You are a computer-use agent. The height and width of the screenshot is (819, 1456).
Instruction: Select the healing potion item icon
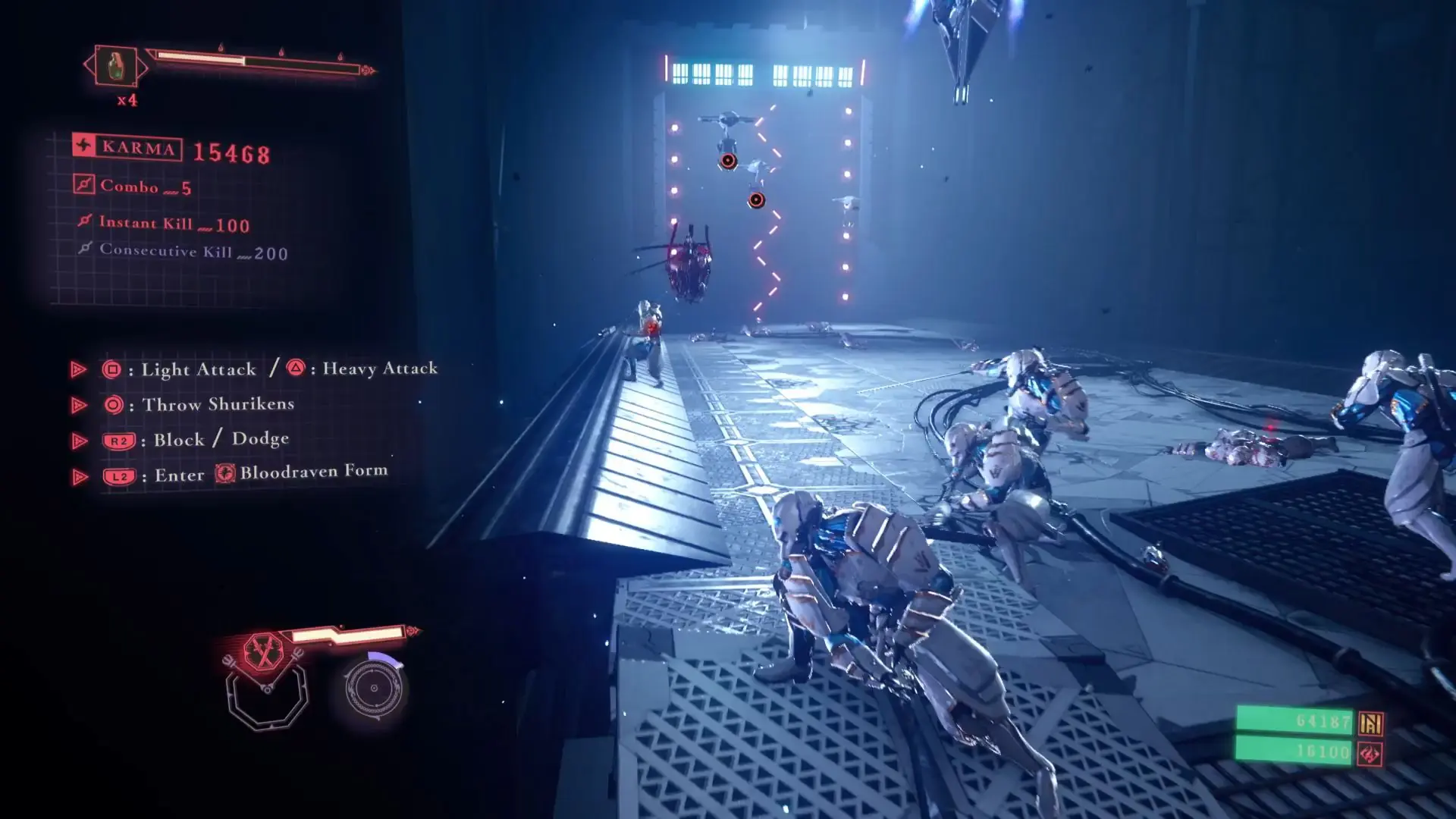[x=116, y=67]
